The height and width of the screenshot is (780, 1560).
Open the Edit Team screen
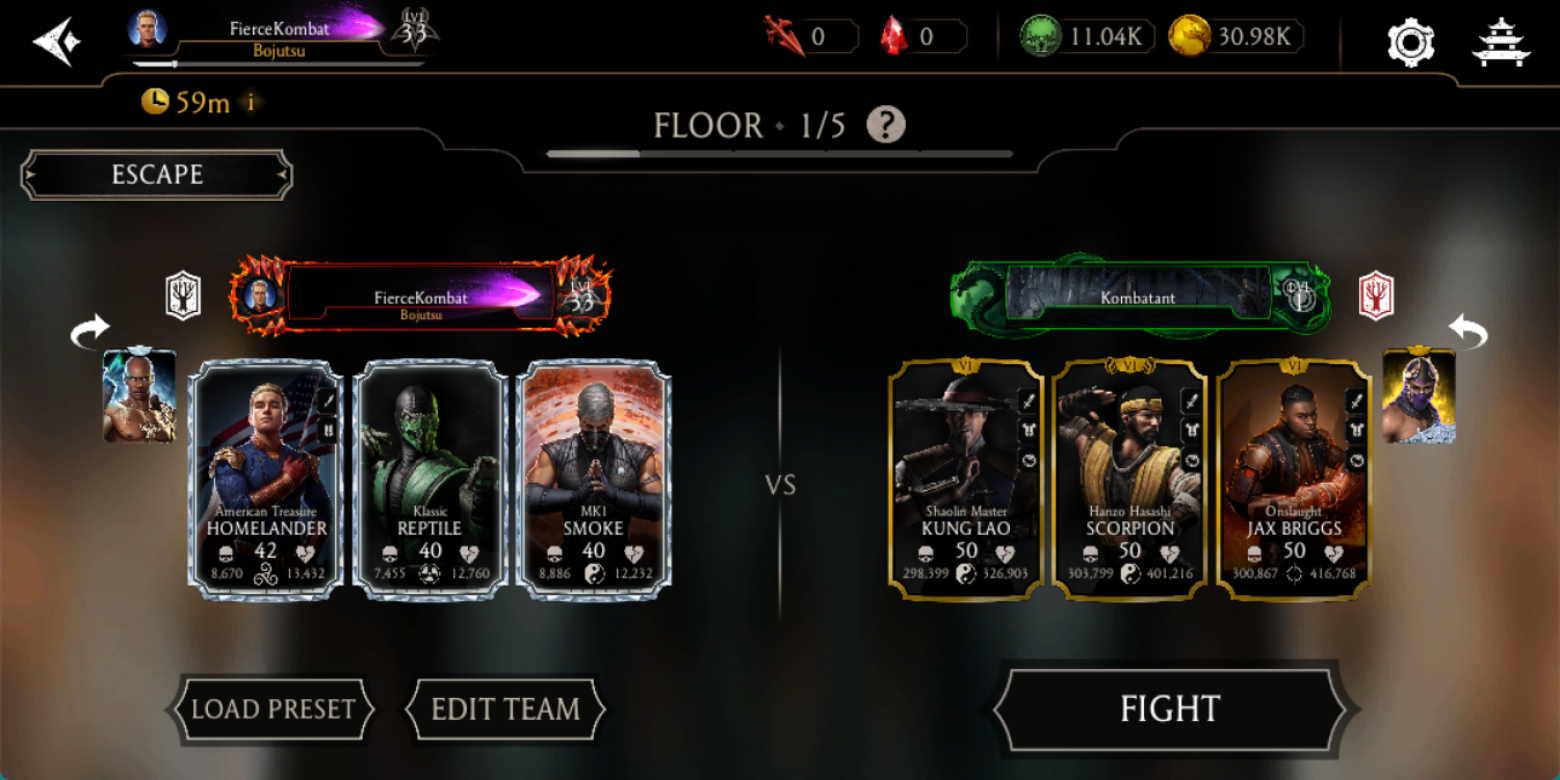coord(505,709)
